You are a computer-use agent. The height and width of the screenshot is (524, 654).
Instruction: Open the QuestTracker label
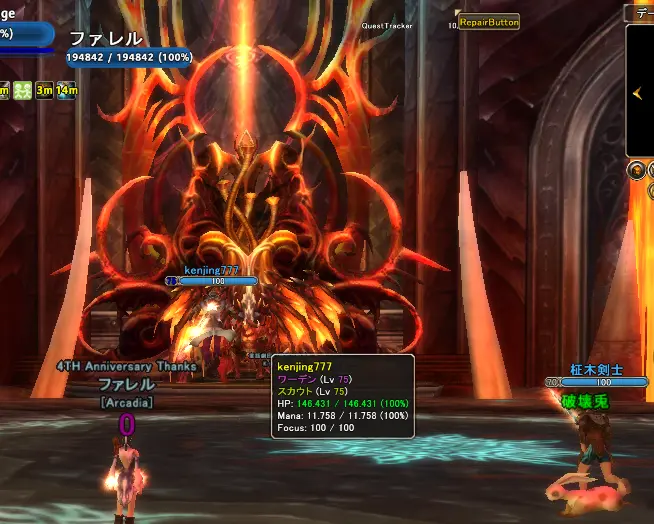(x=387, y=27)
